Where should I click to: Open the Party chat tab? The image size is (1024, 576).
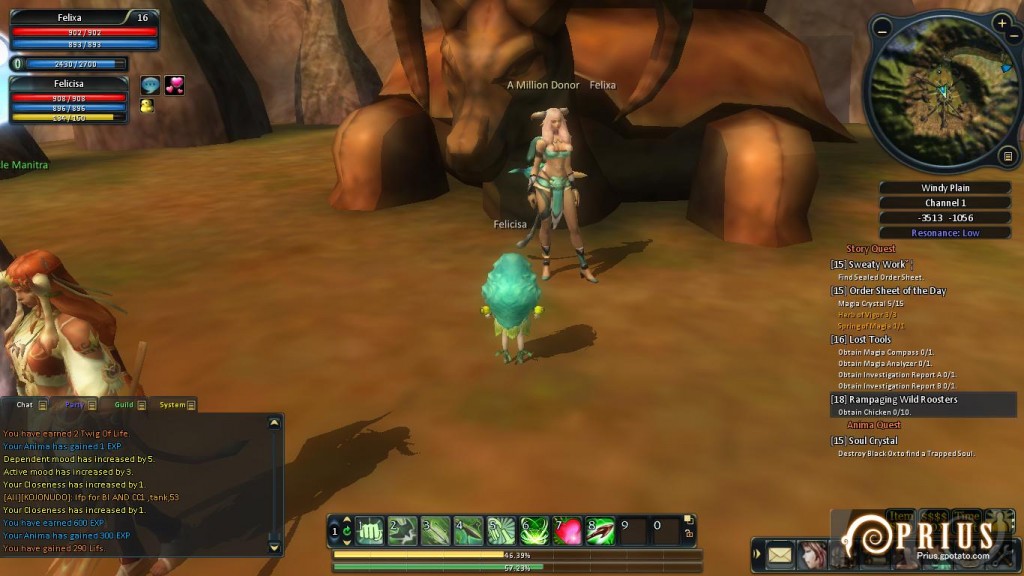tap(74, 405)
